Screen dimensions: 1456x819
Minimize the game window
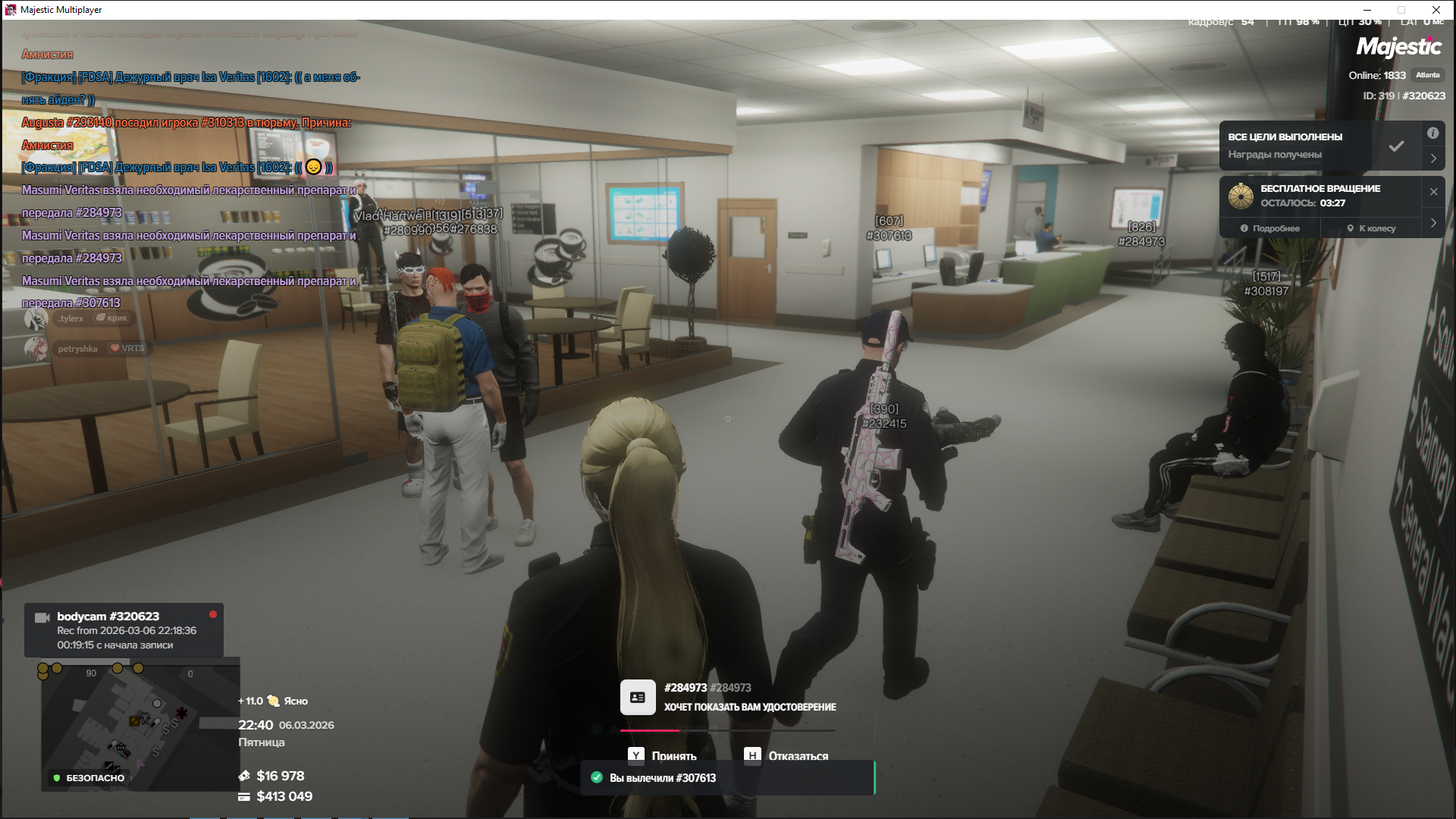1367,10
